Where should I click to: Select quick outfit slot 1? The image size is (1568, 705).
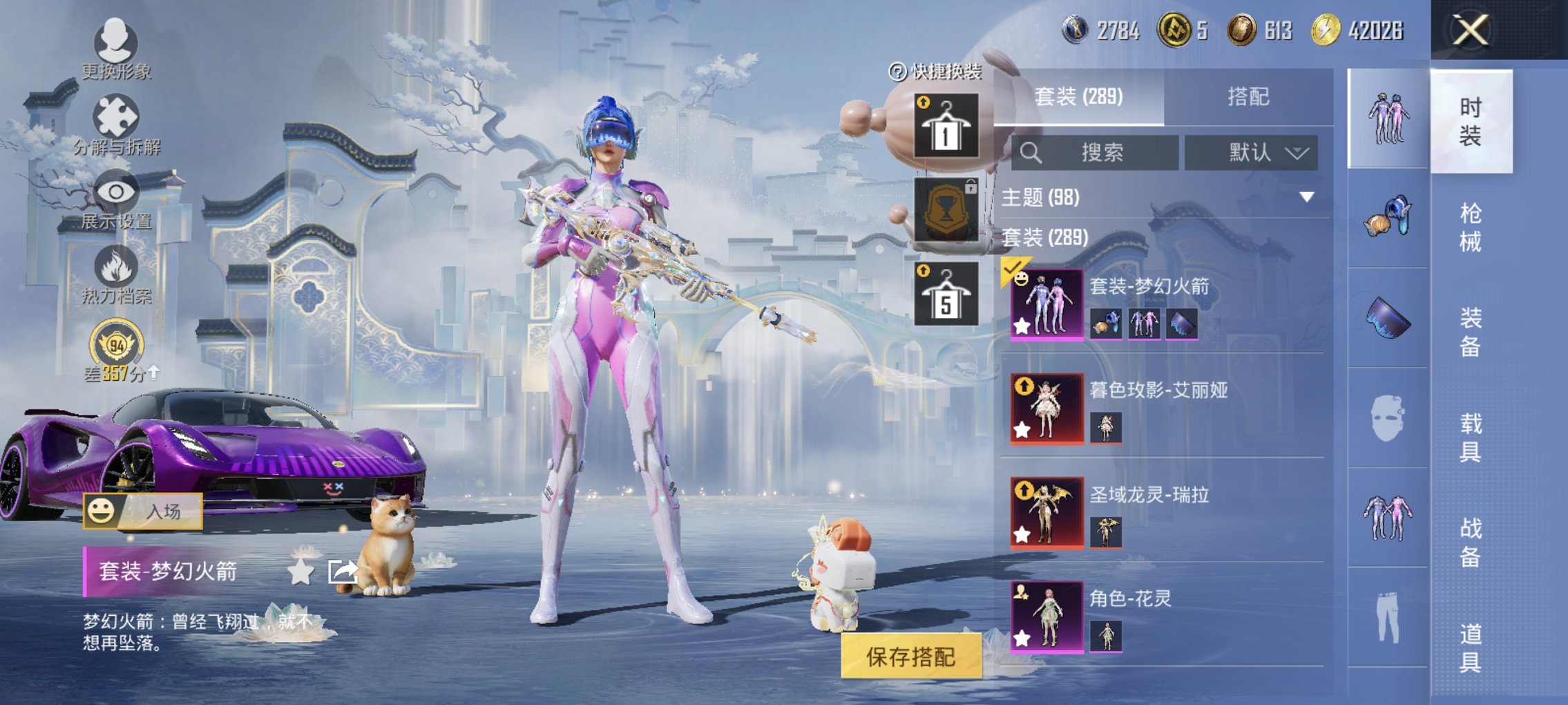click(946, 126)
